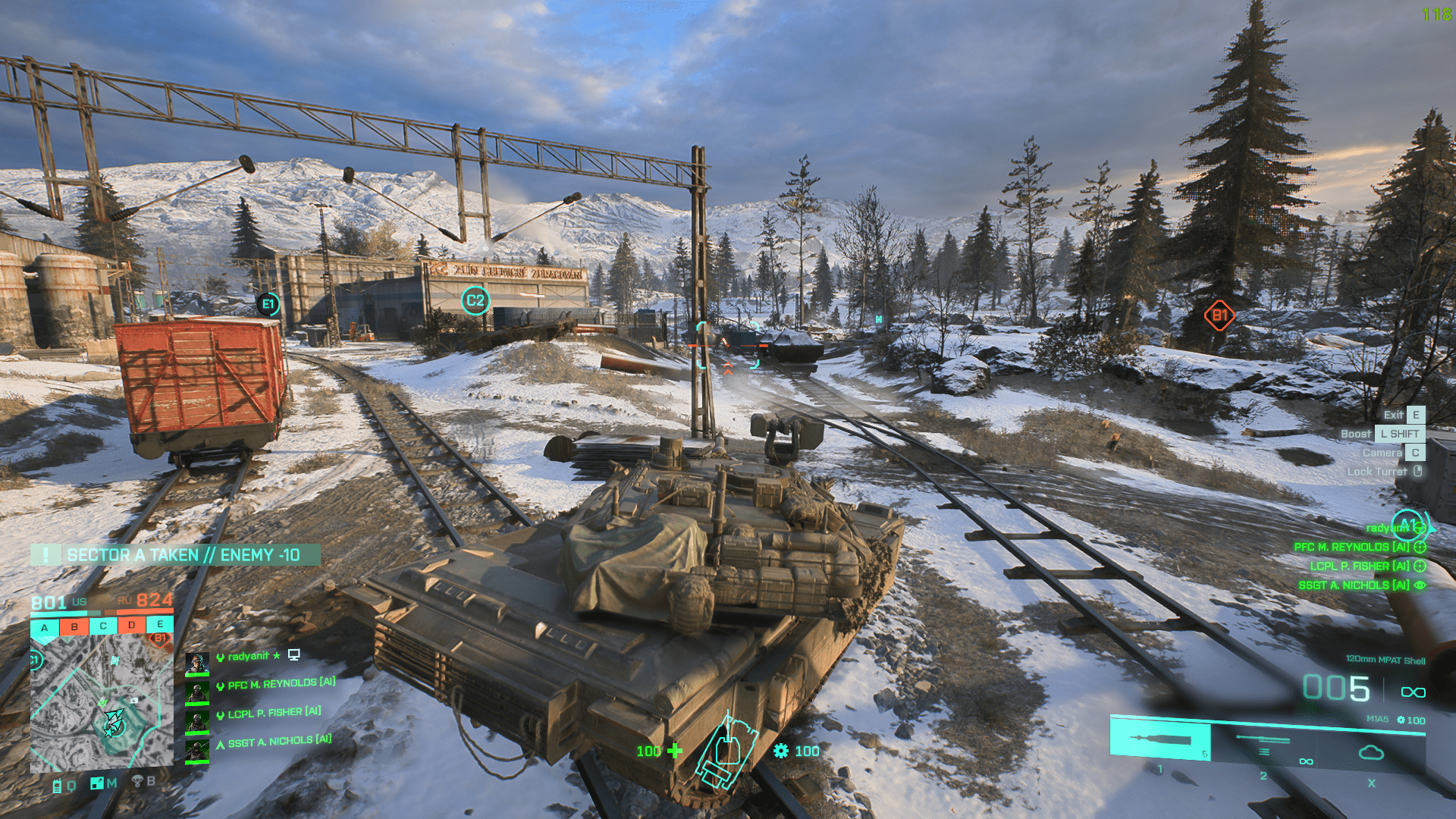The image size is (1456, 819).
Task: Click the parachute call-in icon
Action: [138, 781]
